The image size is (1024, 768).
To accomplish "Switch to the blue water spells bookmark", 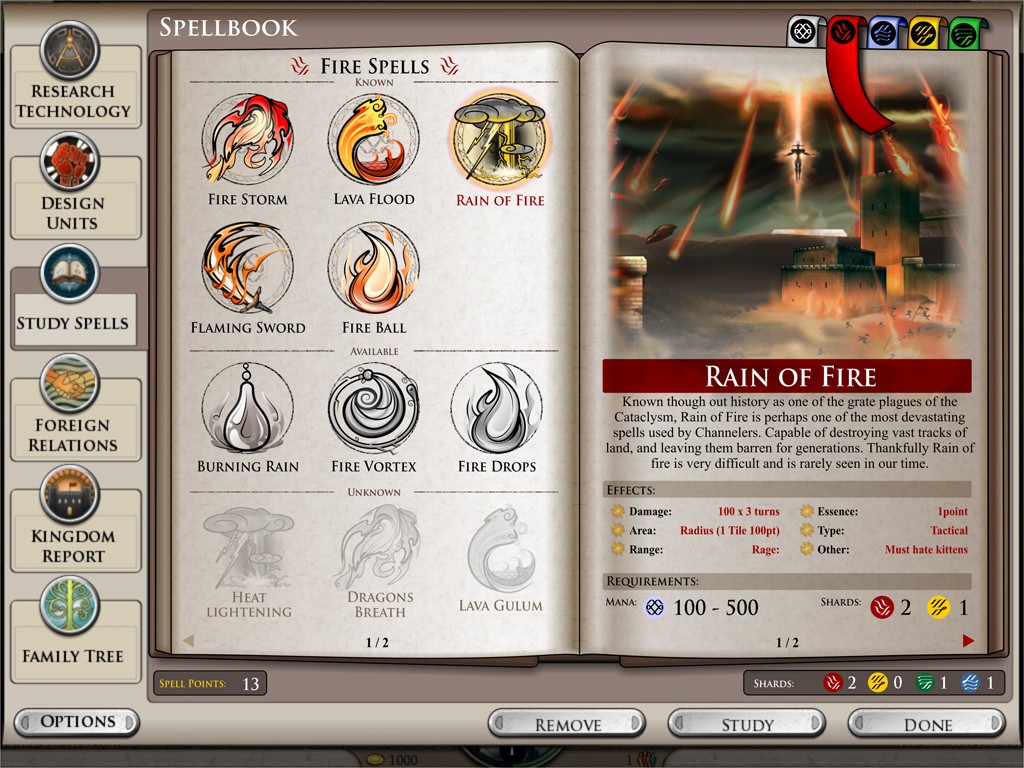I will tap(881, 33).
